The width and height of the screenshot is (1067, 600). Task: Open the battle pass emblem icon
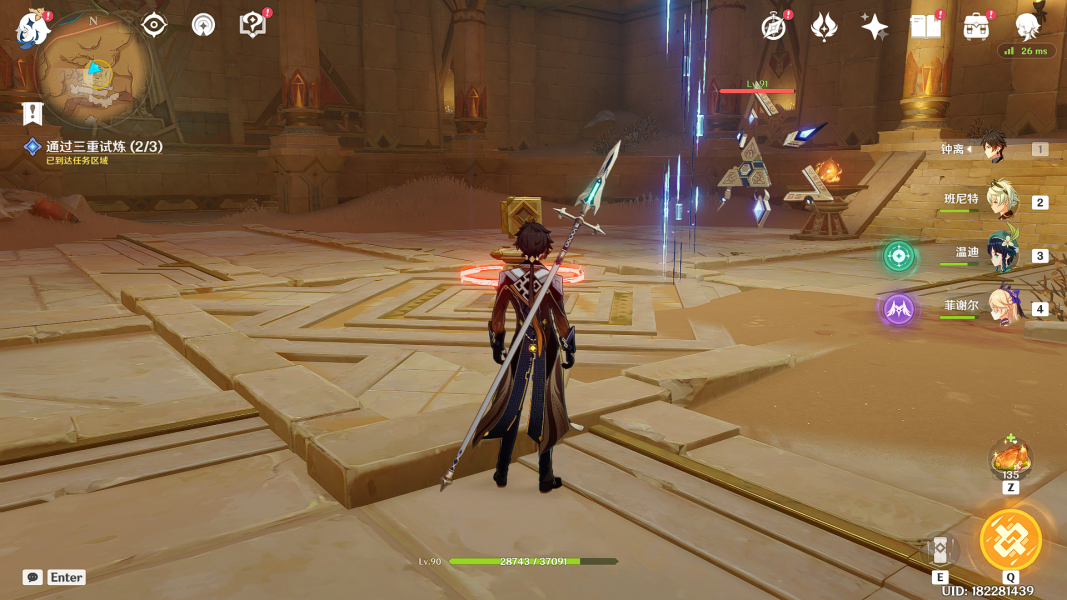point(823,27)
